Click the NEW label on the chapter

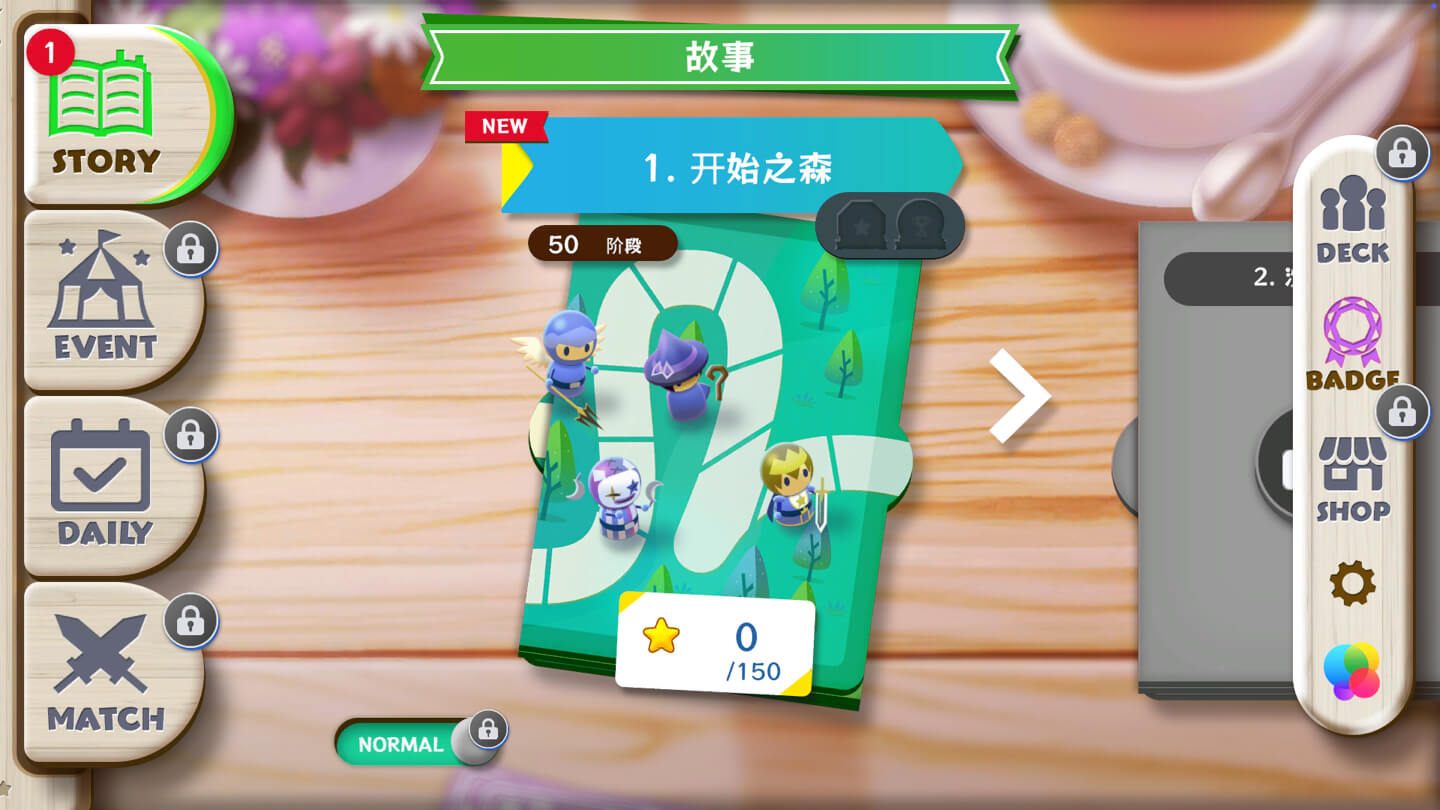[x=505, y=126]
